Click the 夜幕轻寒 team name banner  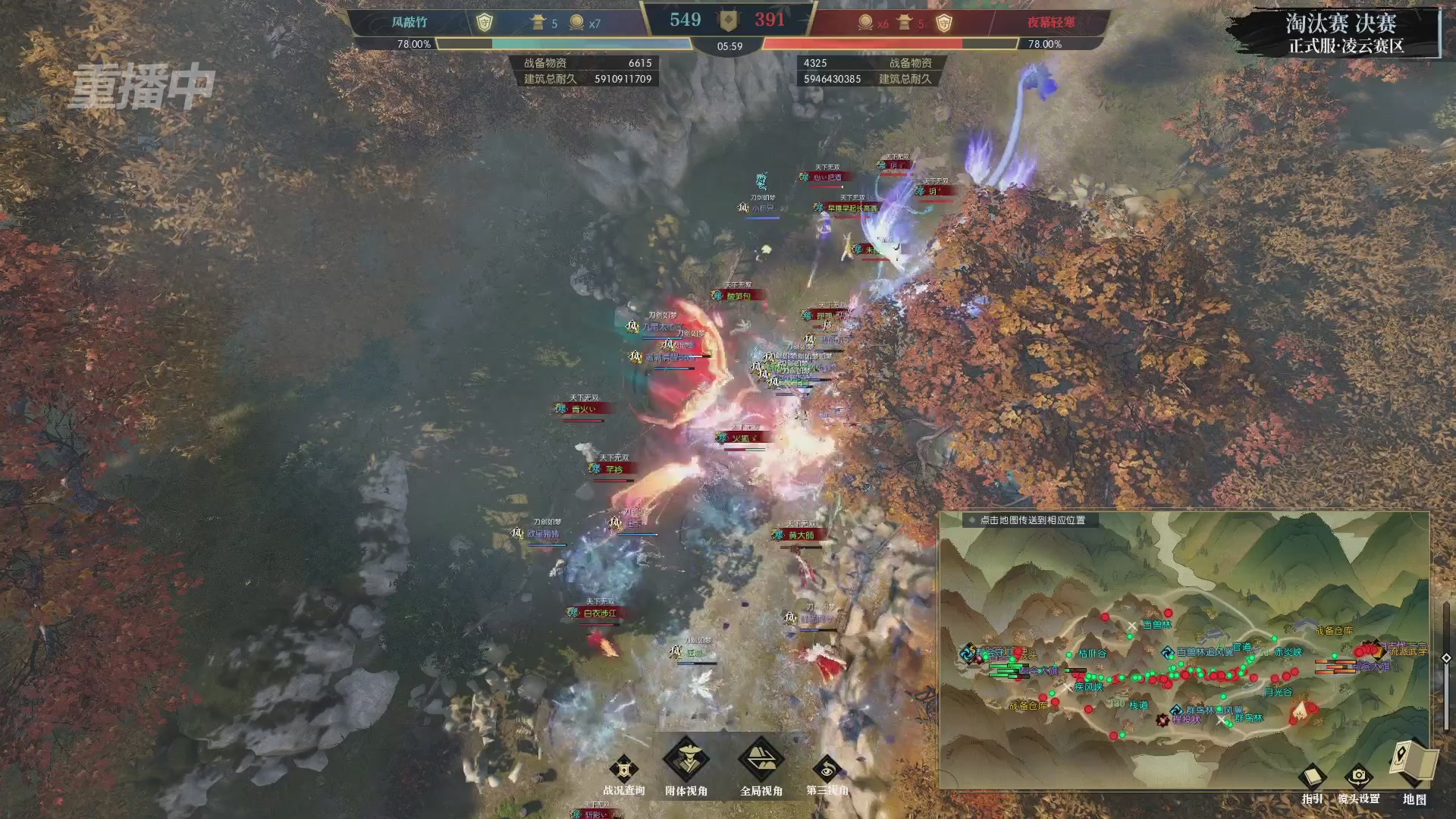point(1051,23)
